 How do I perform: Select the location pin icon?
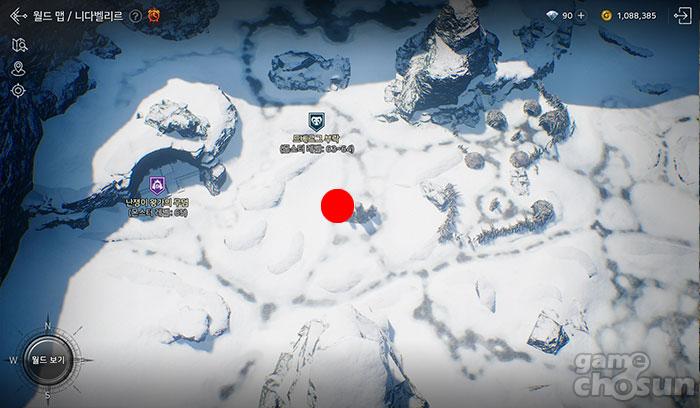(18, 68)
